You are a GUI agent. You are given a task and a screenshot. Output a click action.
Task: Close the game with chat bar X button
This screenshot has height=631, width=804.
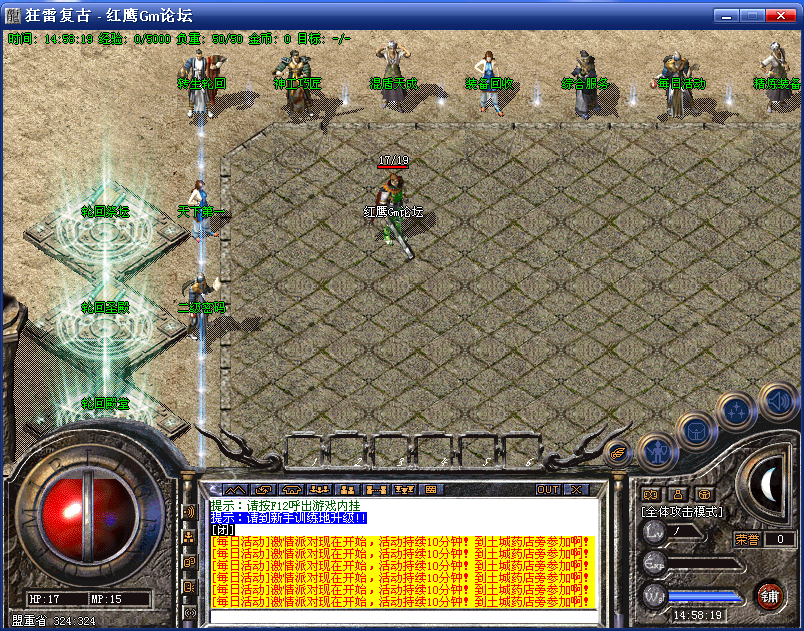(575, 490)
